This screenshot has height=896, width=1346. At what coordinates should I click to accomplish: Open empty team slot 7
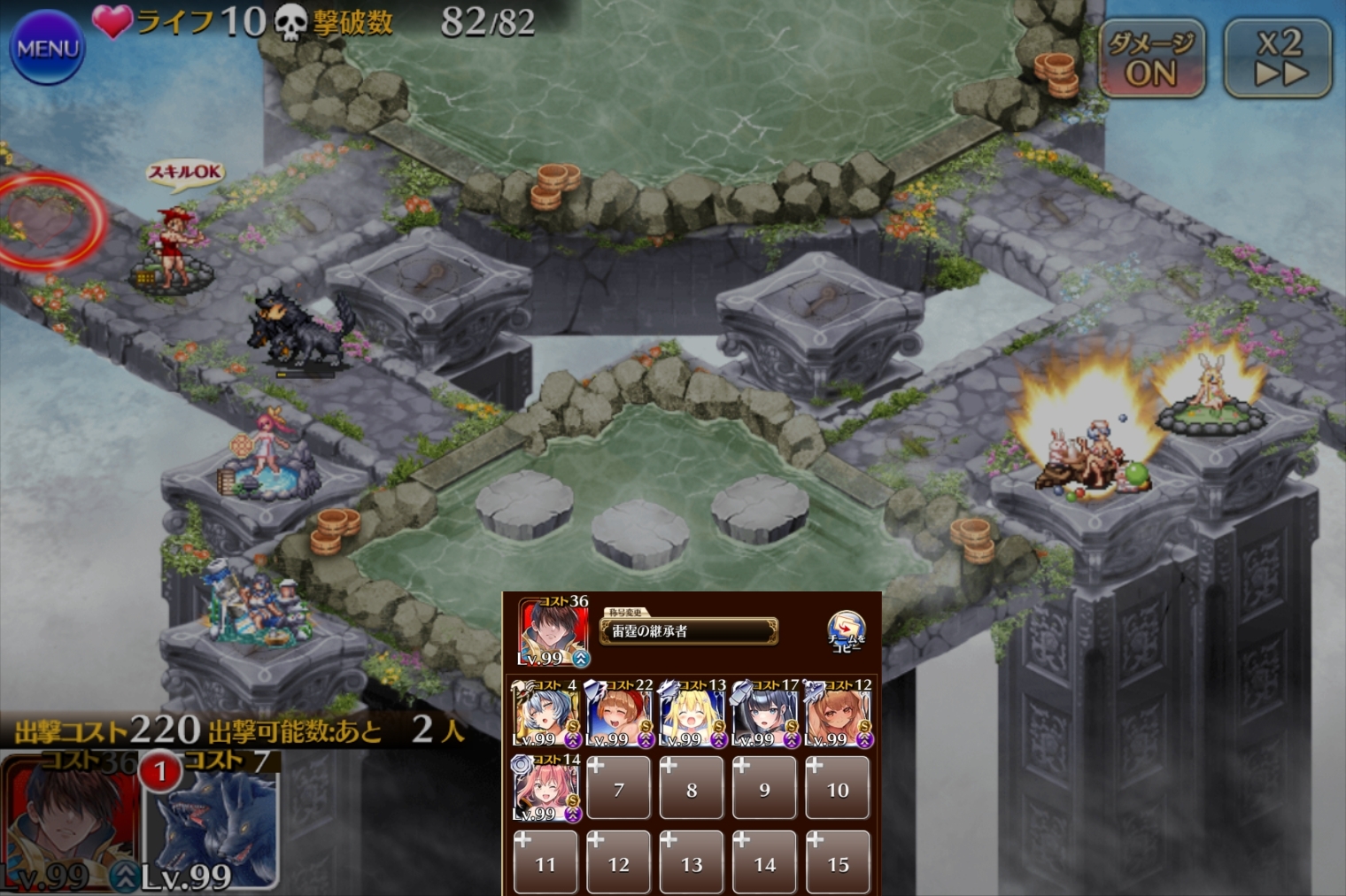point(618,788)
